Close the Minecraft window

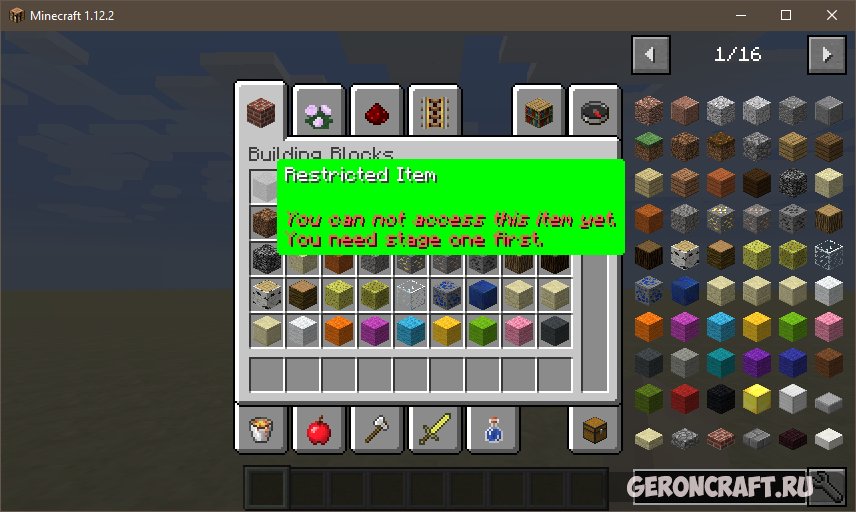(831, 15)
